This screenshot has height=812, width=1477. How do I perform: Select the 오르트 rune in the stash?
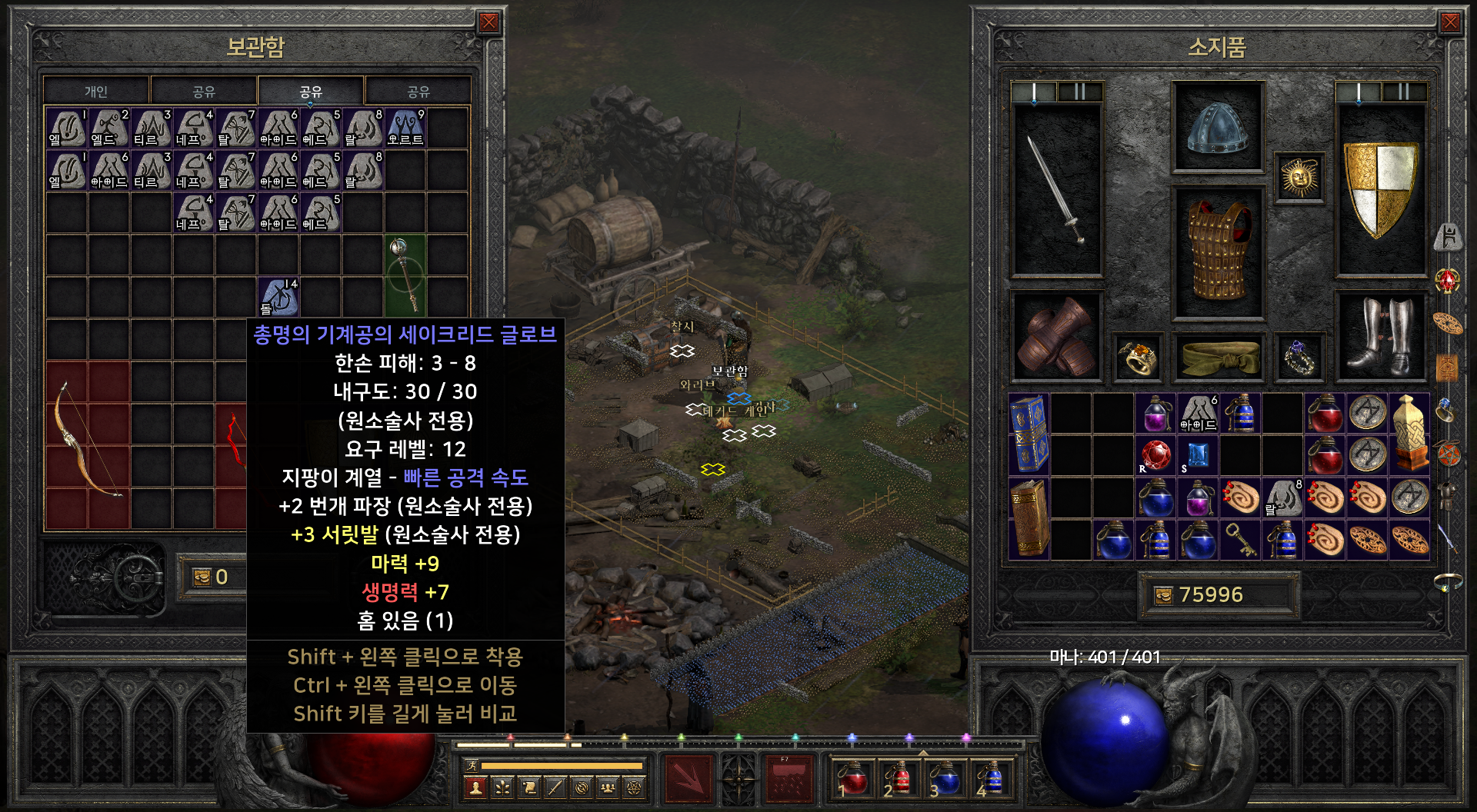405,128
